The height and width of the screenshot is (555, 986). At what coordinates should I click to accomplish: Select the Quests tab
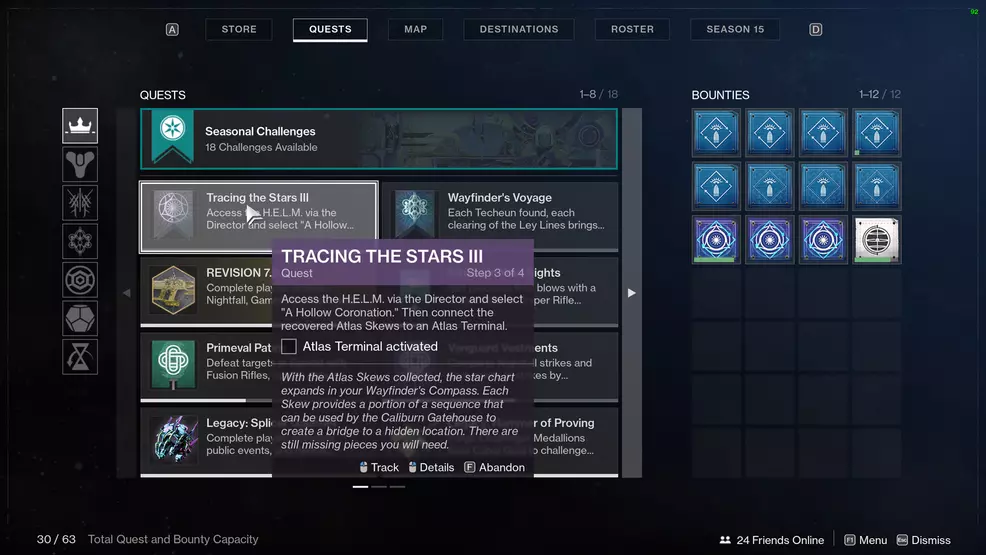coord(330,29)
